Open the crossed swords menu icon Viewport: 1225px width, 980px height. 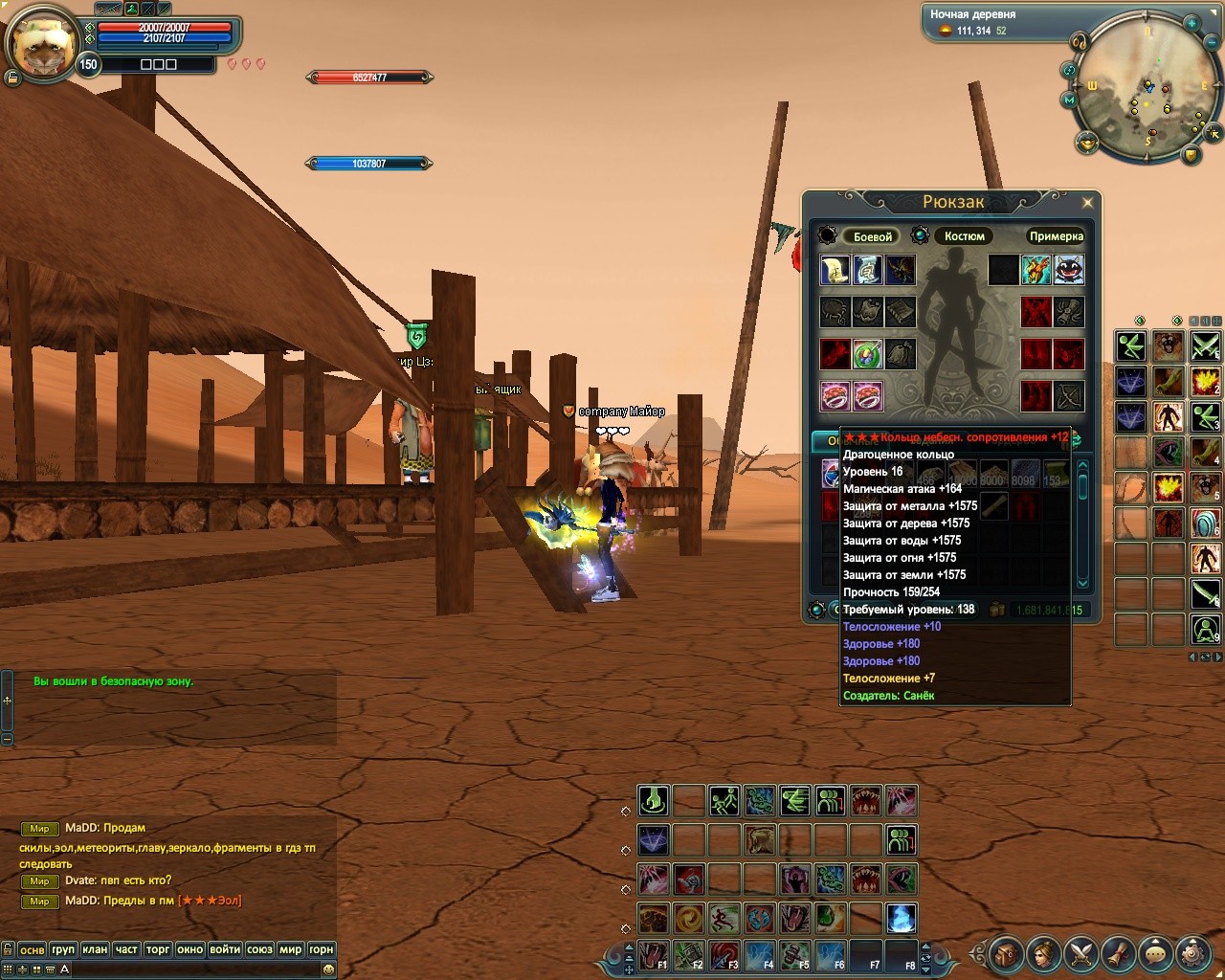click(x=1080, y=953)
